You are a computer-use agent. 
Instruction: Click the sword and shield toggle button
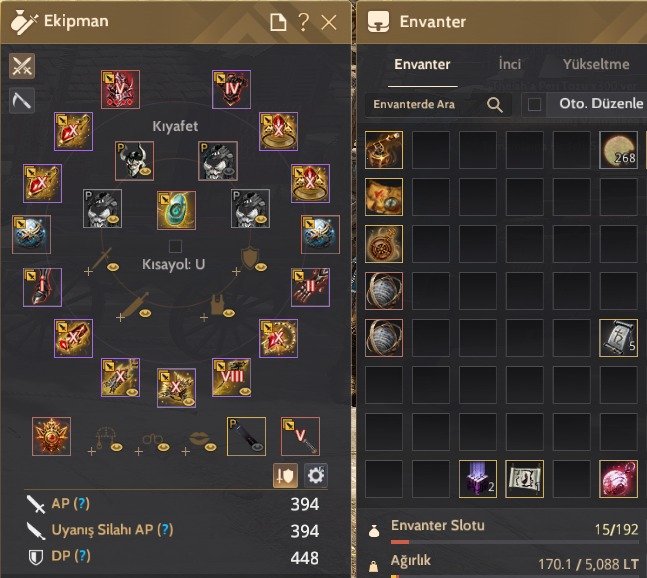(285, 475)
